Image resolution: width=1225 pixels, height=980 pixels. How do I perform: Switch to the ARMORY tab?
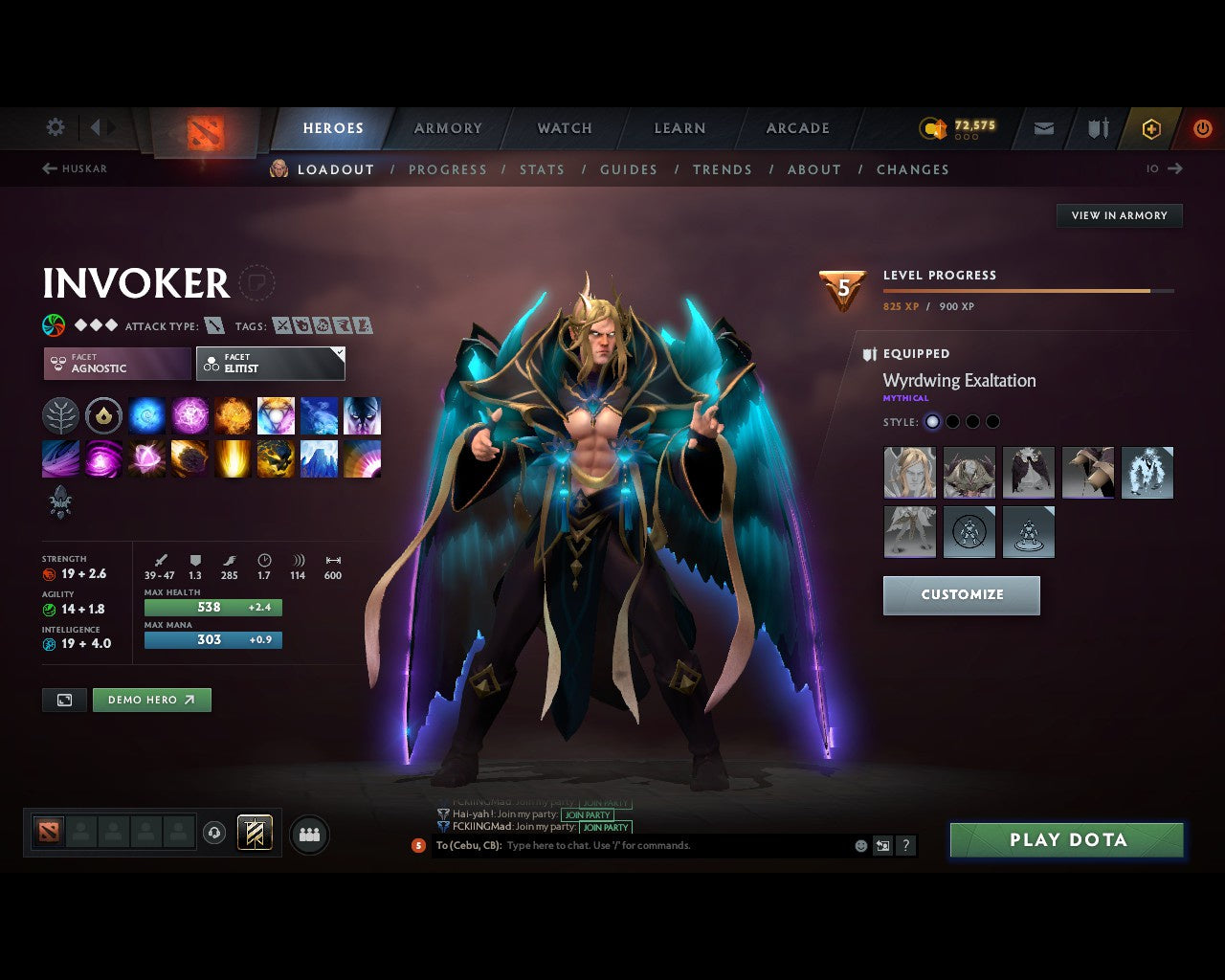[447, 127]
